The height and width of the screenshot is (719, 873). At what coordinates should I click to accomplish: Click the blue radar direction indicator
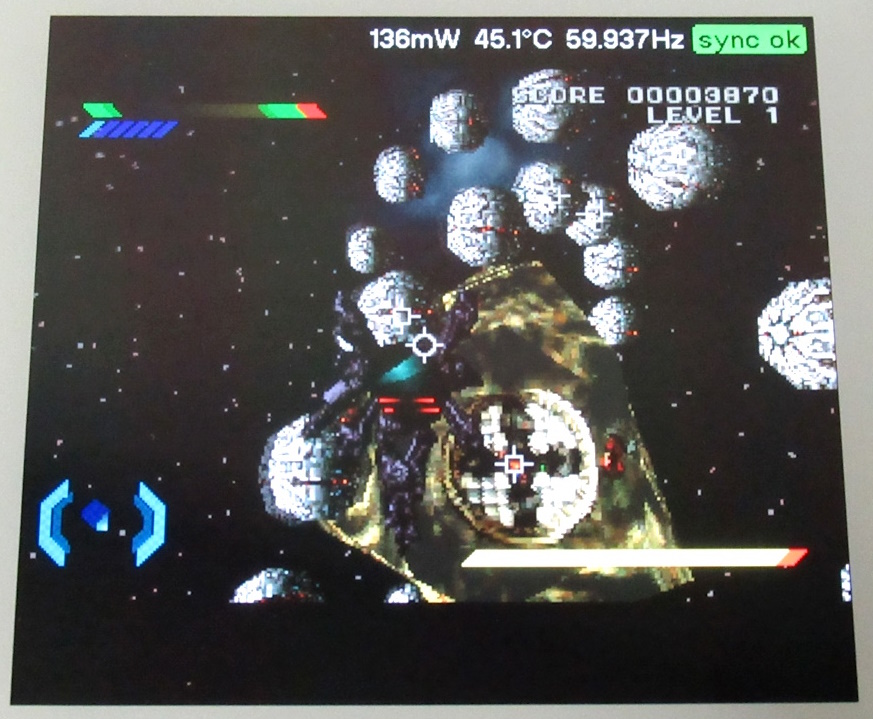click(102, 521)
